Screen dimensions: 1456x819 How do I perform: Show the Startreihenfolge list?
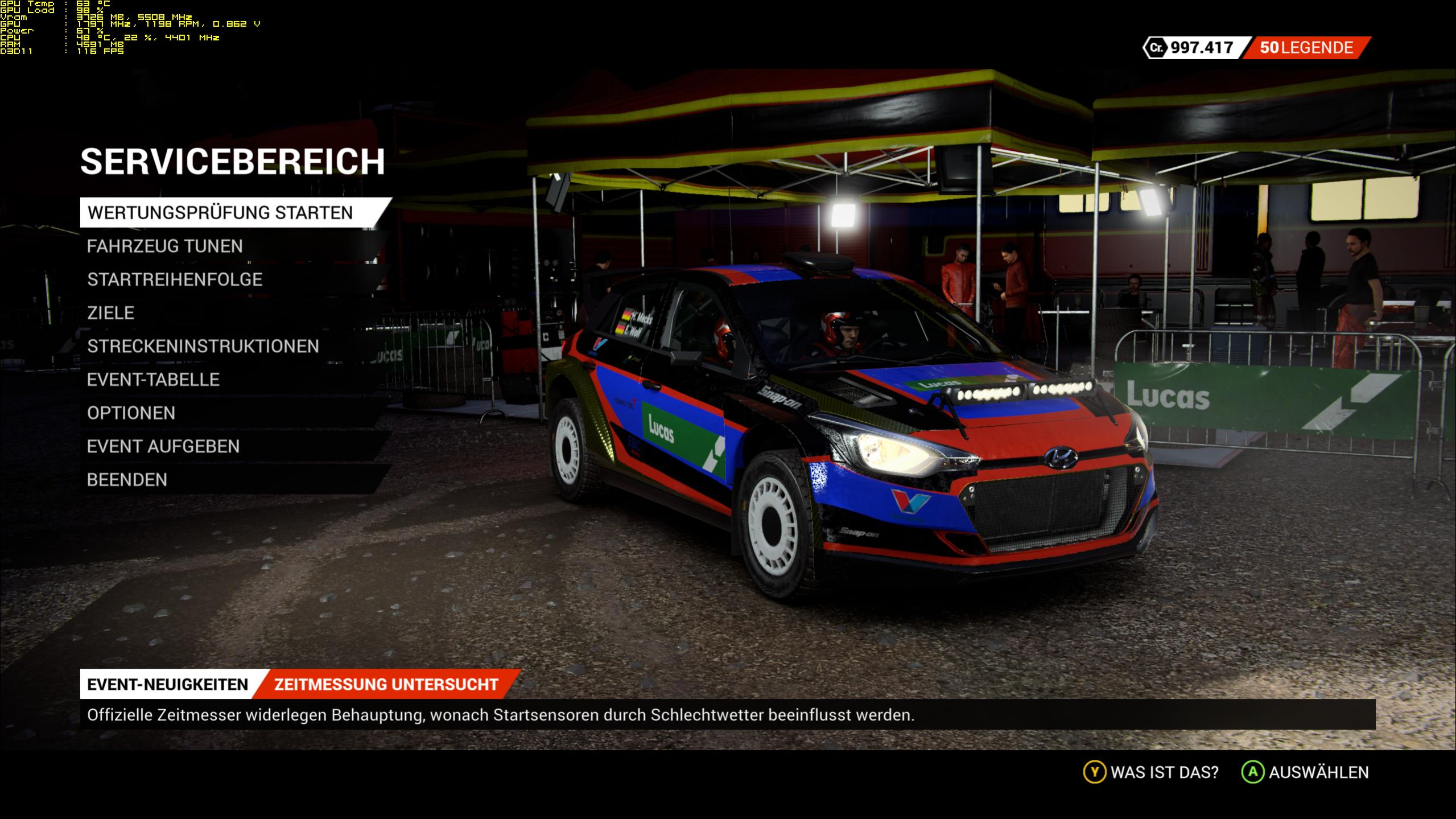[175, 279]
